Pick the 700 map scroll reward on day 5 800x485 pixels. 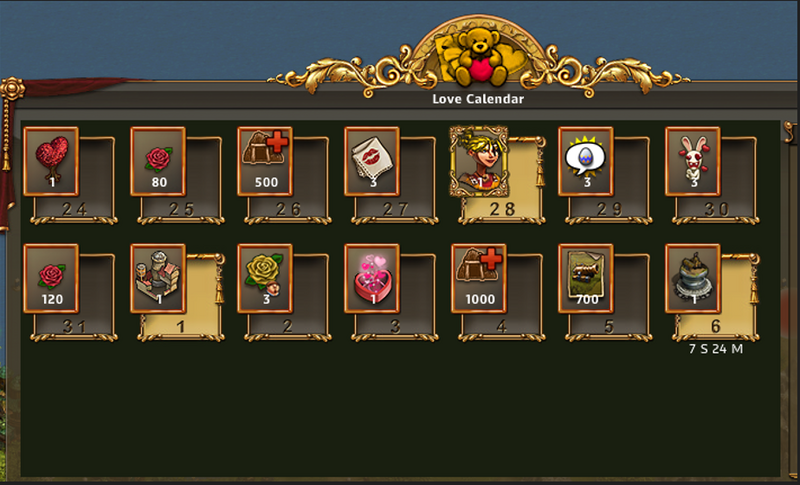click(585, 278)
